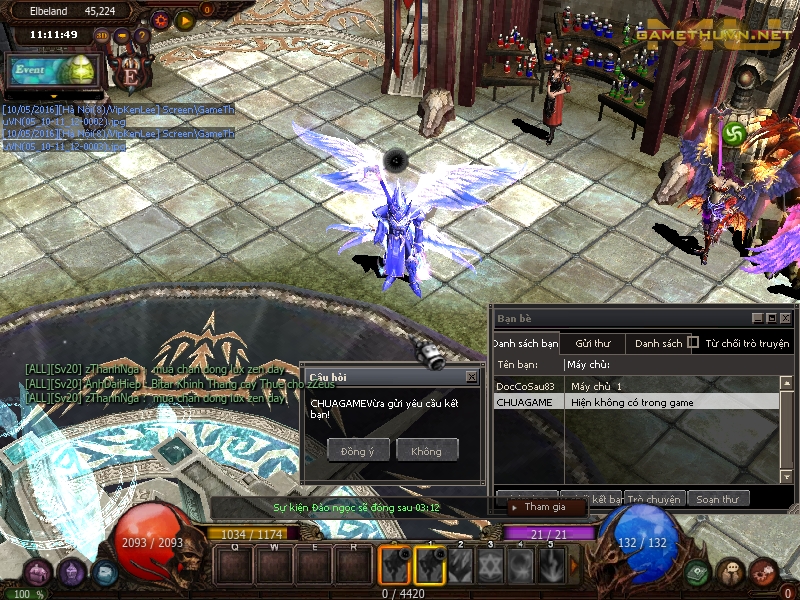
Task: Minimize the Bạn bè window
Action: click(x=757, y=318)
